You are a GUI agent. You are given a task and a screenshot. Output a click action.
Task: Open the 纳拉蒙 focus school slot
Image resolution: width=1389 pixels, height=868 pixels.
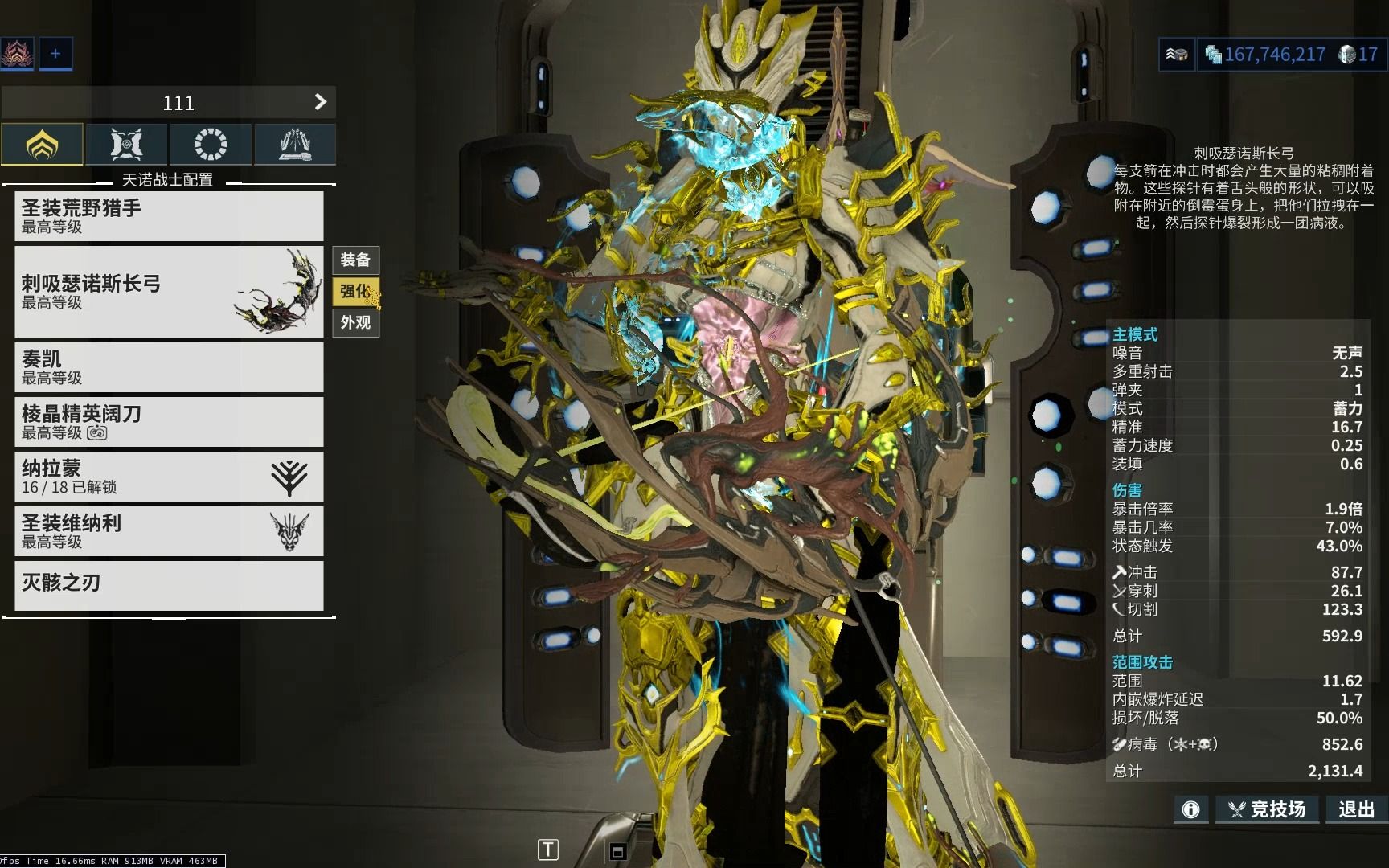click(169, 477)
